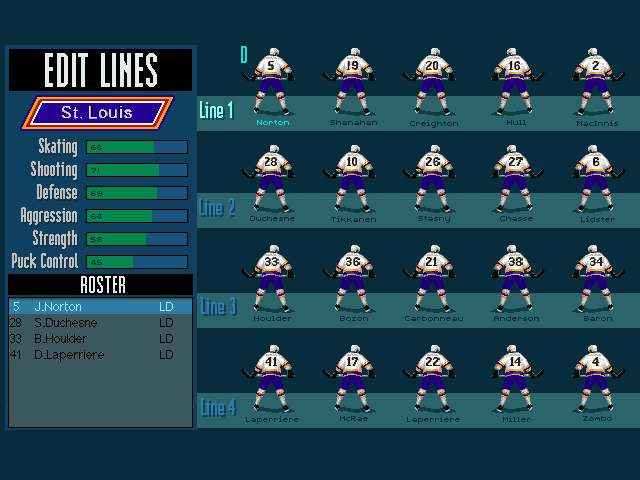
Task: Select Shanahan number 19 on Line 1
Action: (x=351, y=85)
